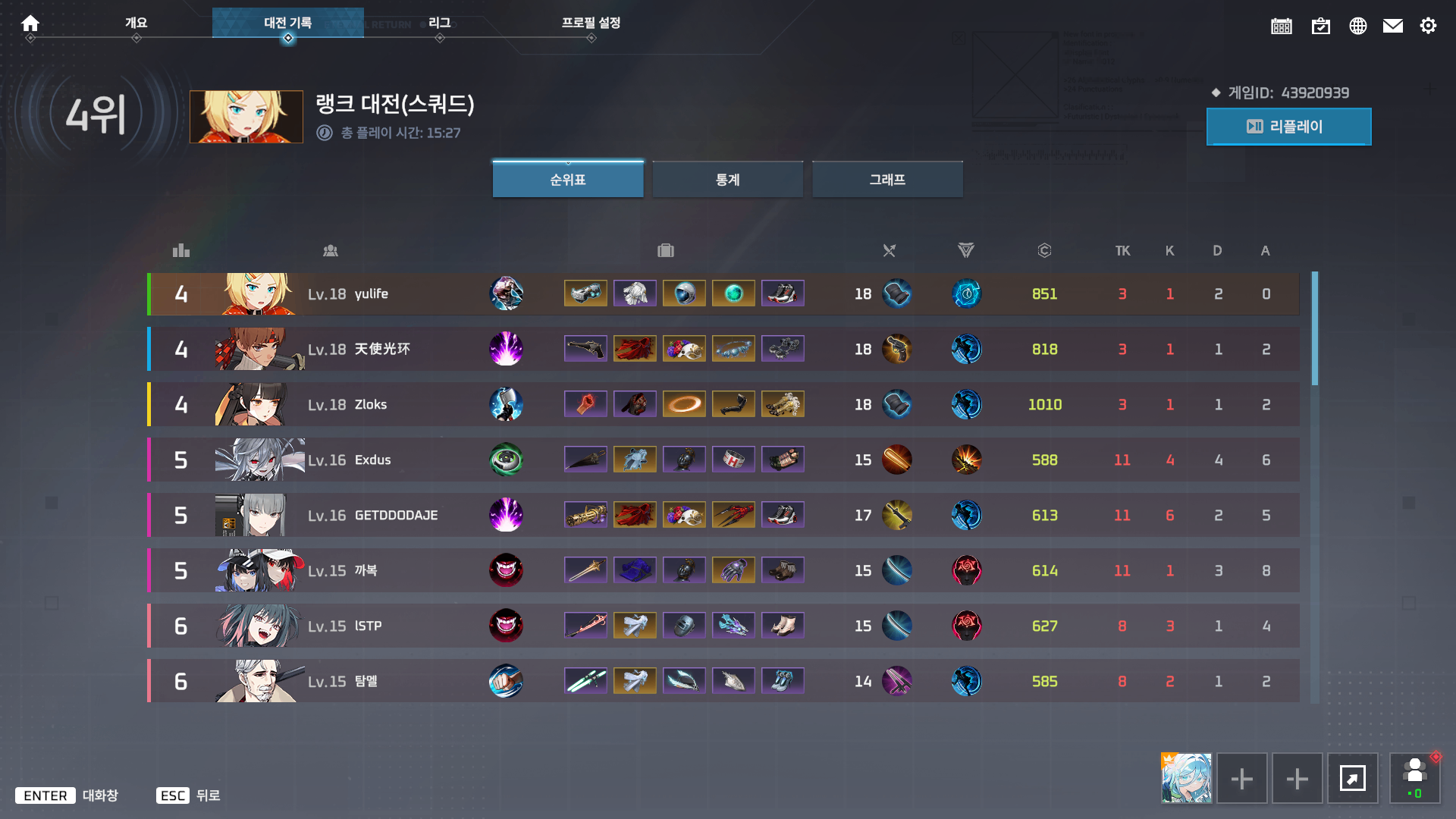Open the settings gear icon

point(1429,25)
